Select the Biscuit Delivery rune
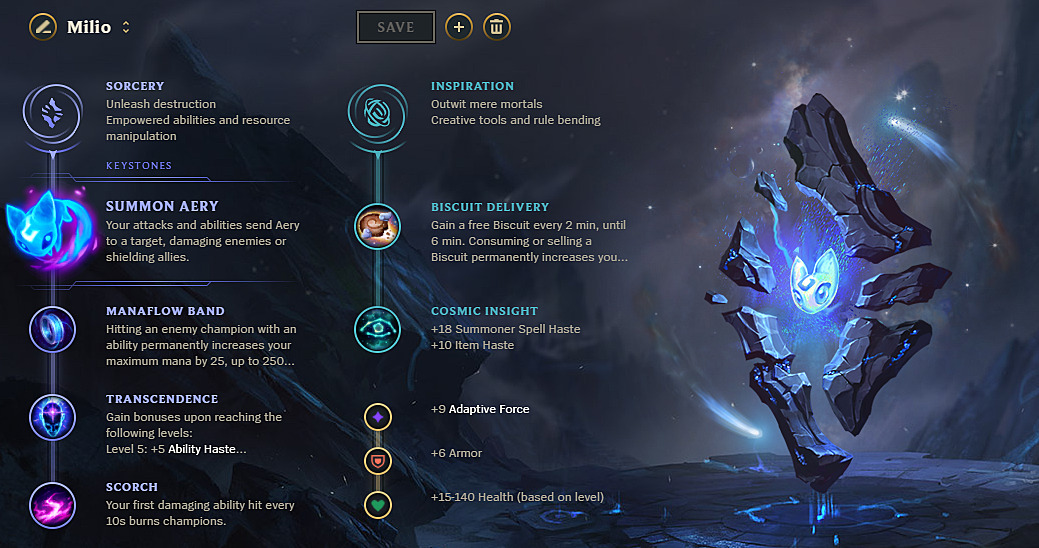This screenshot has width=1039, height=548. [x=377, y=227]
